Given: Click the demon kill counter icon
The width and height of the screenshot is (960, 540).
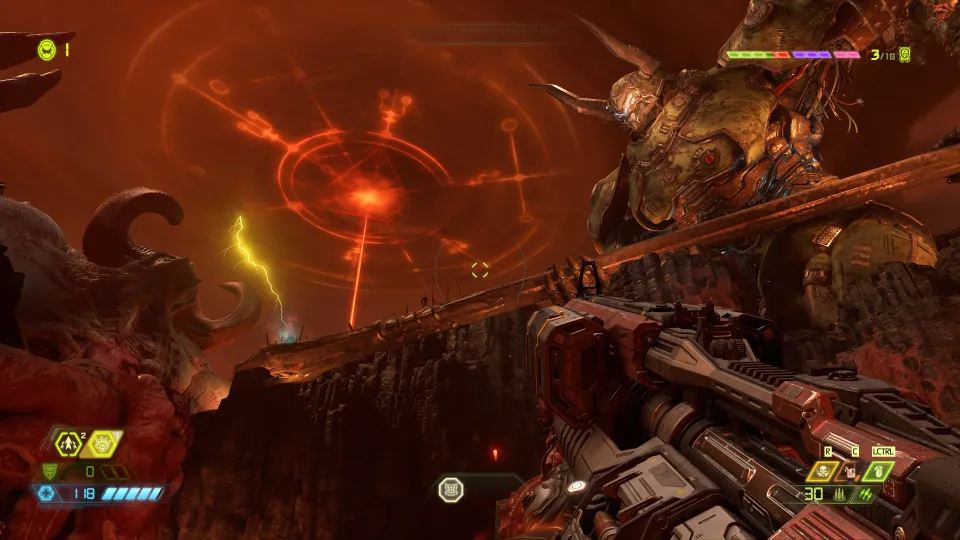Looking at the screenshot, I should tap(905, 55).
